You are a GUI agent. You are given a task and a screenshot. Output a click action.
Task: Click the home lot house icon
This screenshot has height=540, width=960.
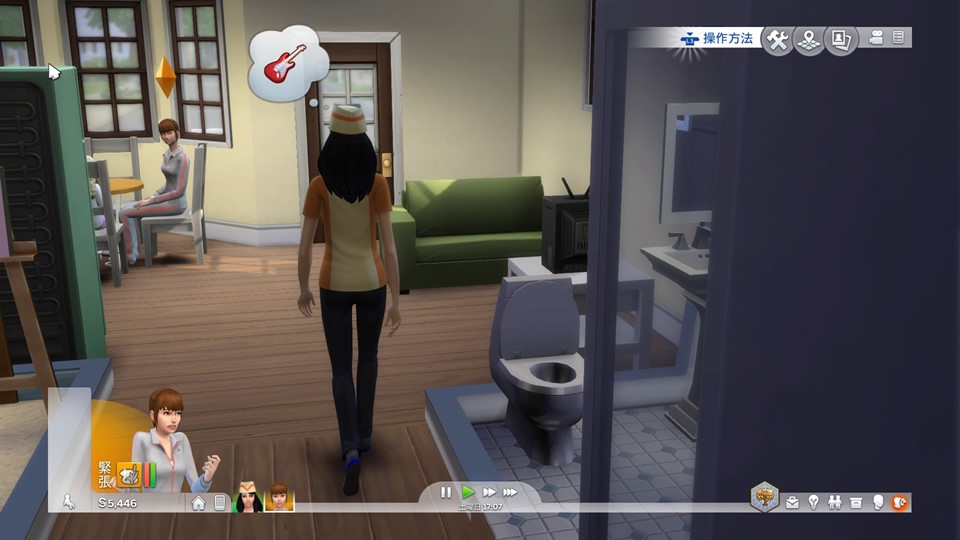[199, 502]
